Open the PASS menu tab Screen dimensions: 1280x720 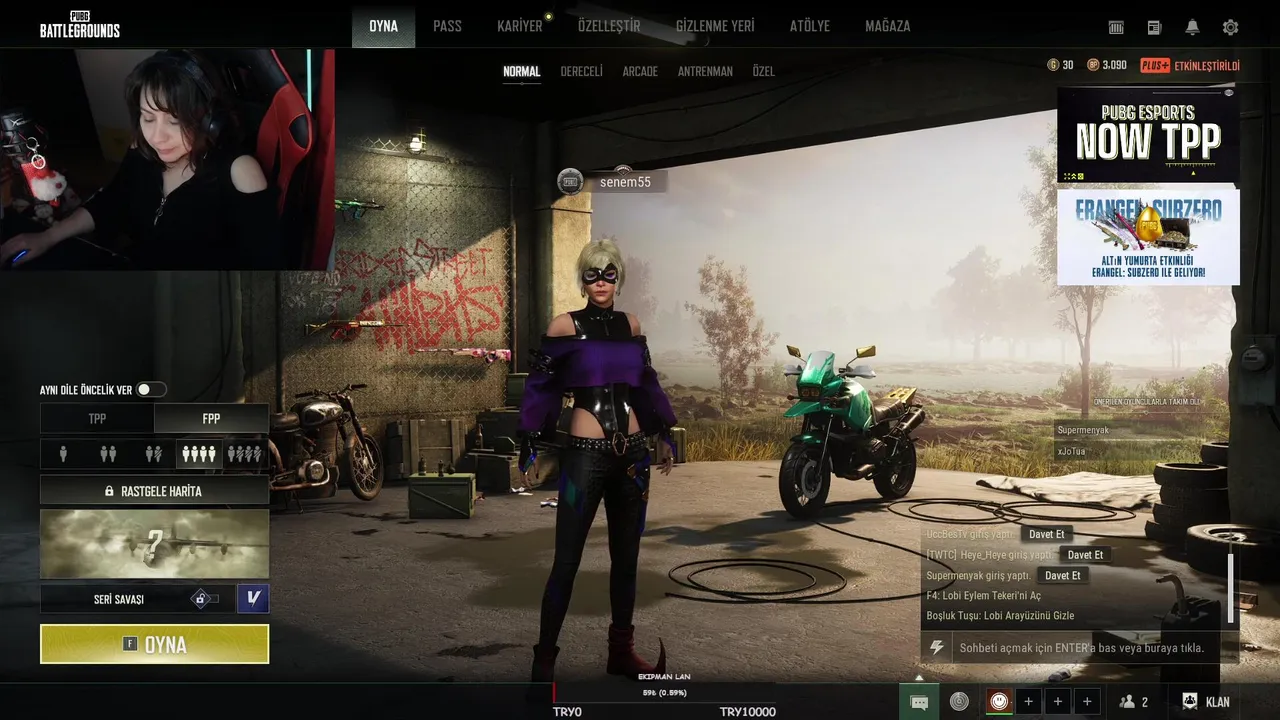tap(447, 26)
